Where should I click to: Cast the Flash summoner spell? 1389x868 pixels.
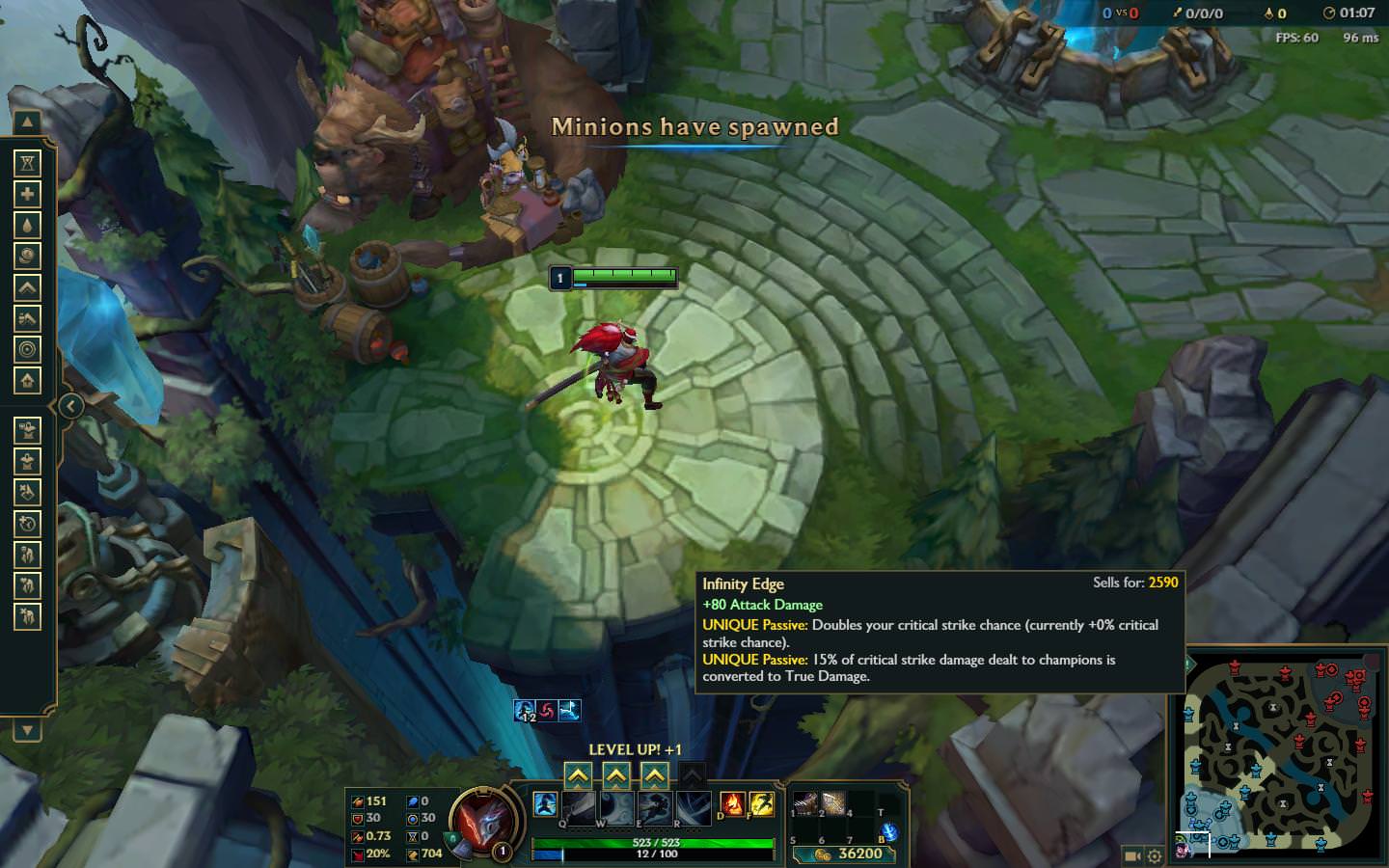762,803
